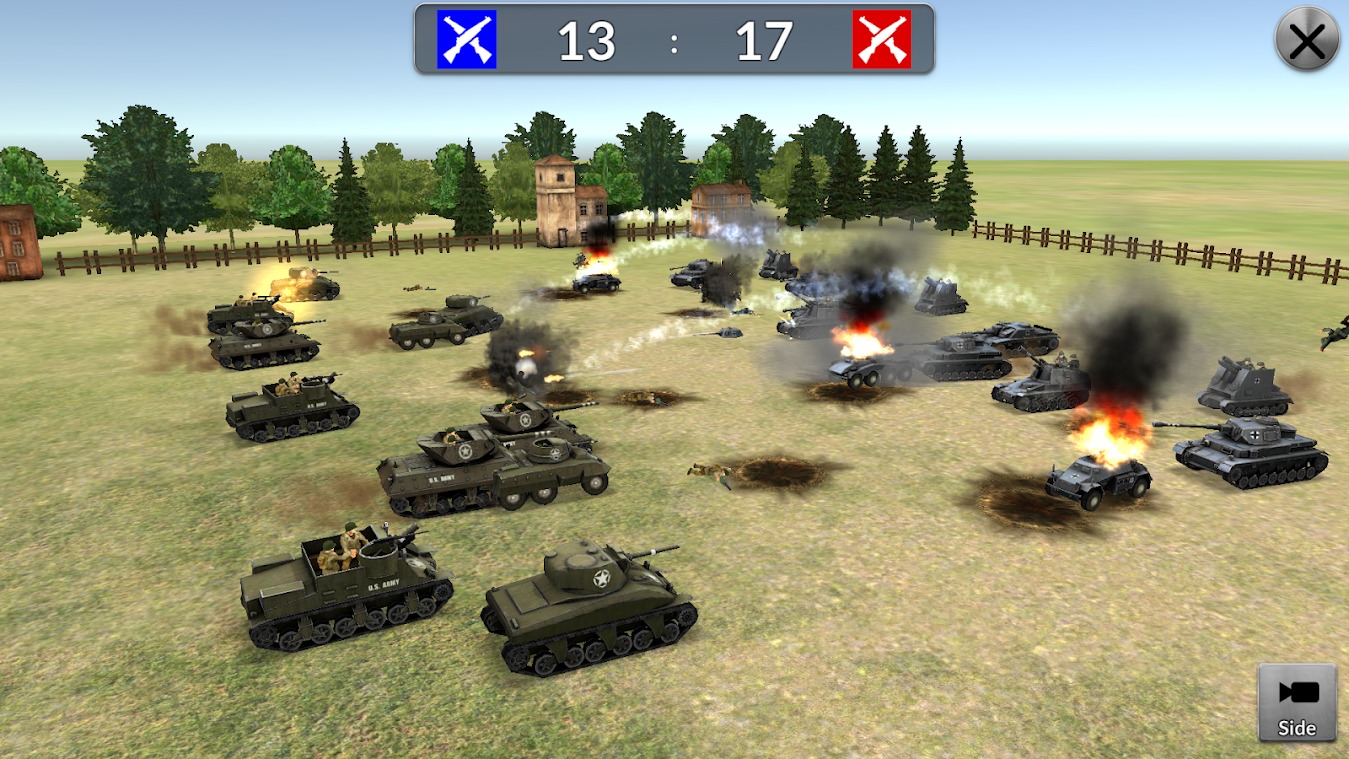Close the battle screen with the X button

pyautogui.click(x=1306, y=39)
